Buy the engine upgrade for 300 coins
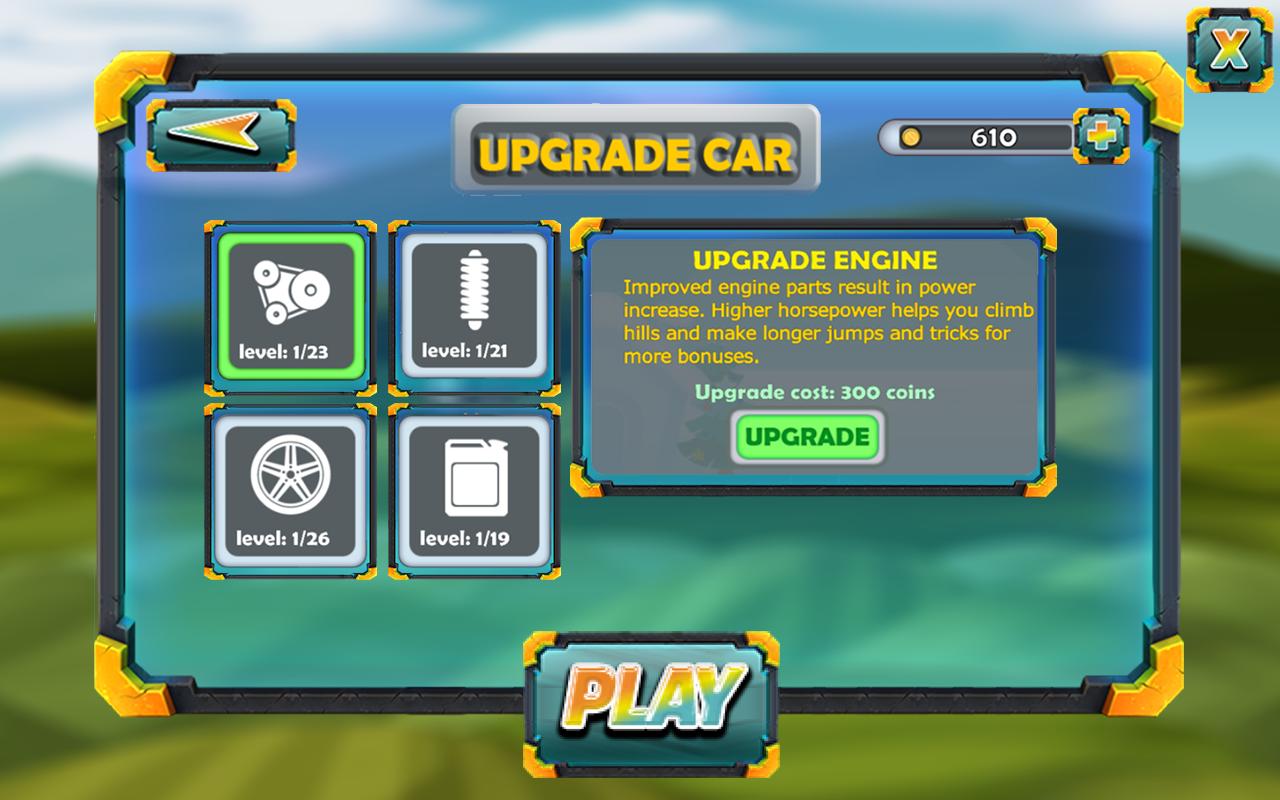1280x800 pixels. (x=807, y=437)
